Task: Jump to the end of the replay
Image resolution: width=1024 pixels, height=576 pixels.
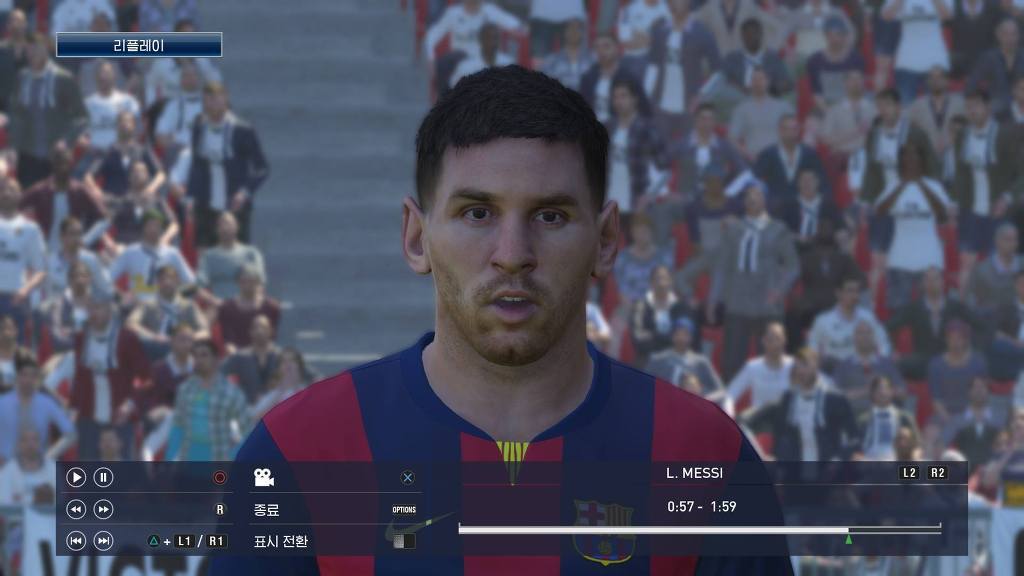Action: (x=103, y=541)
